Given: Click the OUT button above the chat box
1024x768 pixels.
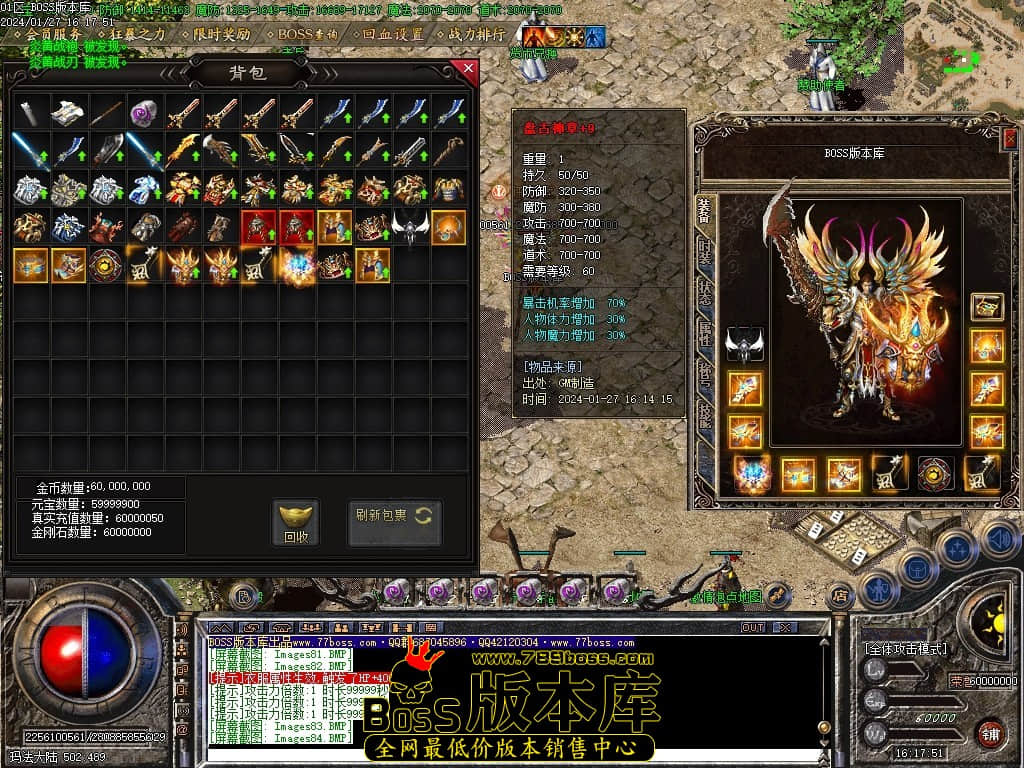Looking at the screenshot, I should [x=753, y=627].
